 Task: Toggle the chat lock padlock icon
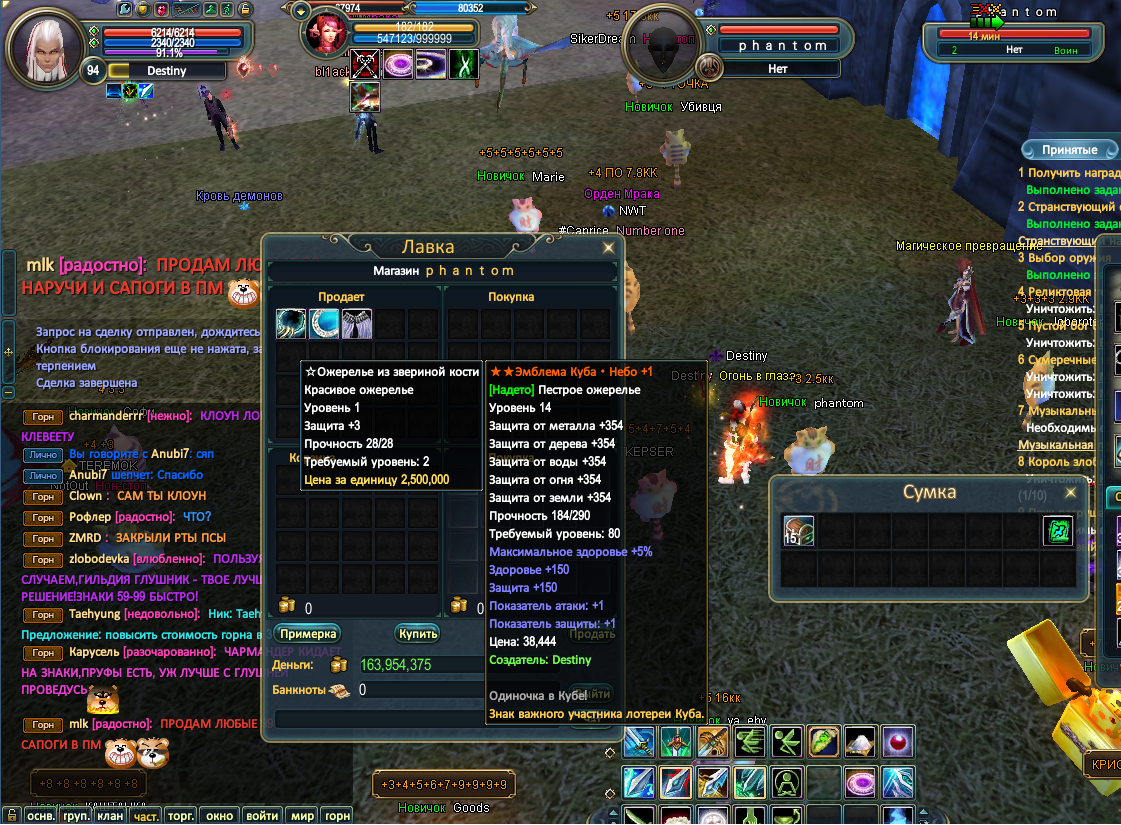coord(11,814)
